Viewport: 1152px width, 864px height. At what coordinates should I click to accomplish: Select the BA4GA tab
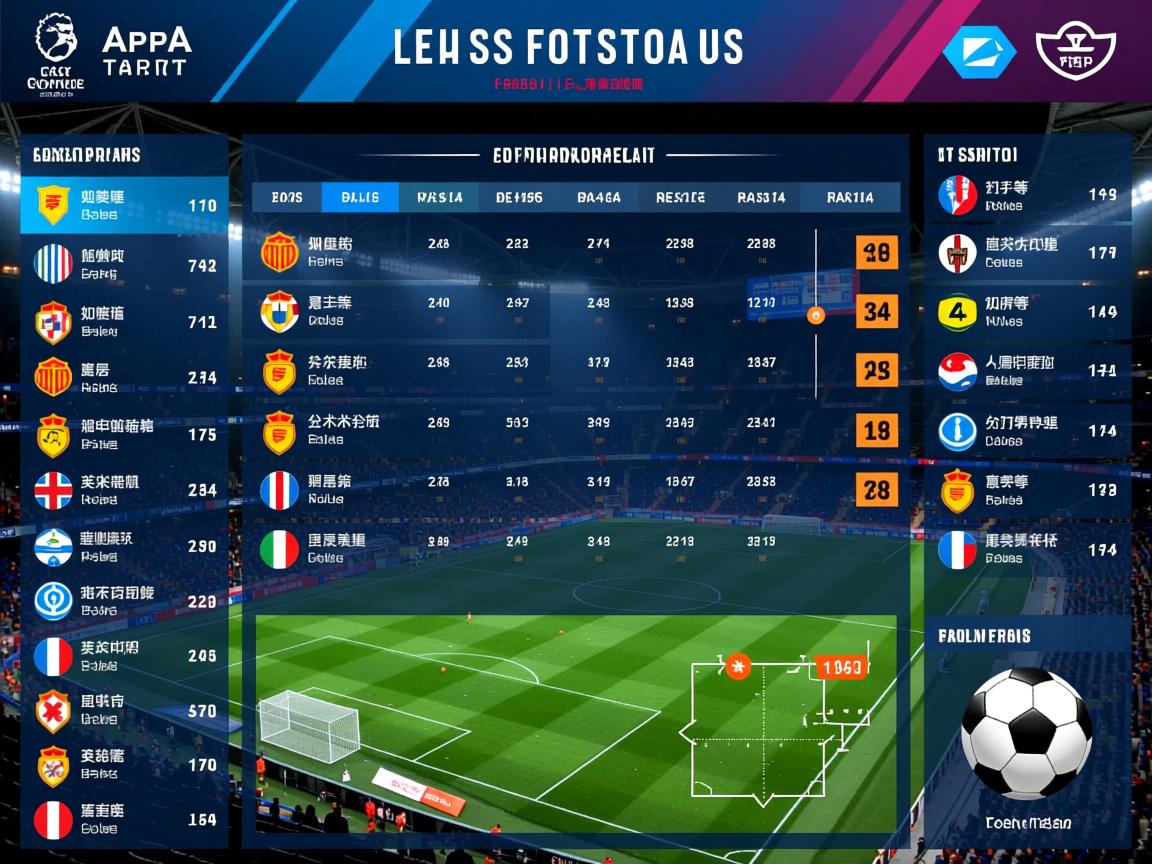pos(599,197)
